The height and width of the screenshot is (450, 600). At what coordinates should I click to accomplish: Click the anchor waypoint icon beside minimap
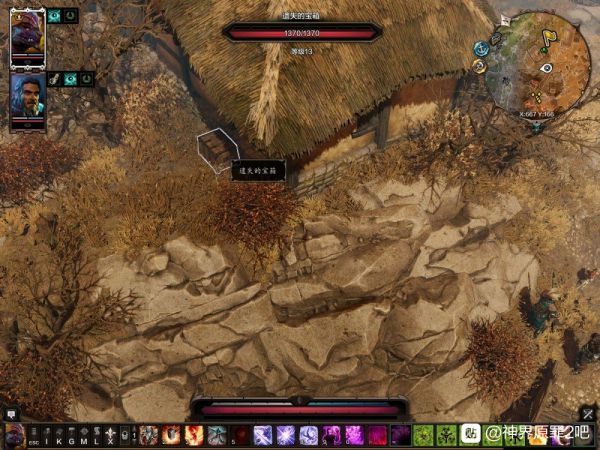click(x=480, y=48)
